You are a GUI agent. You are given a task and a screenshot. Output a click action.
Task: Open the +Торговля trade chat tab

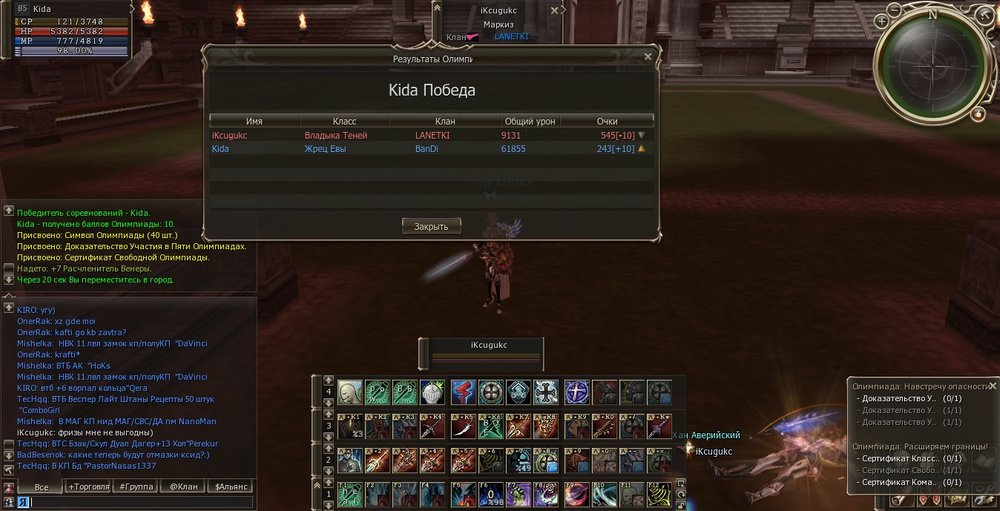click(88, 487)
